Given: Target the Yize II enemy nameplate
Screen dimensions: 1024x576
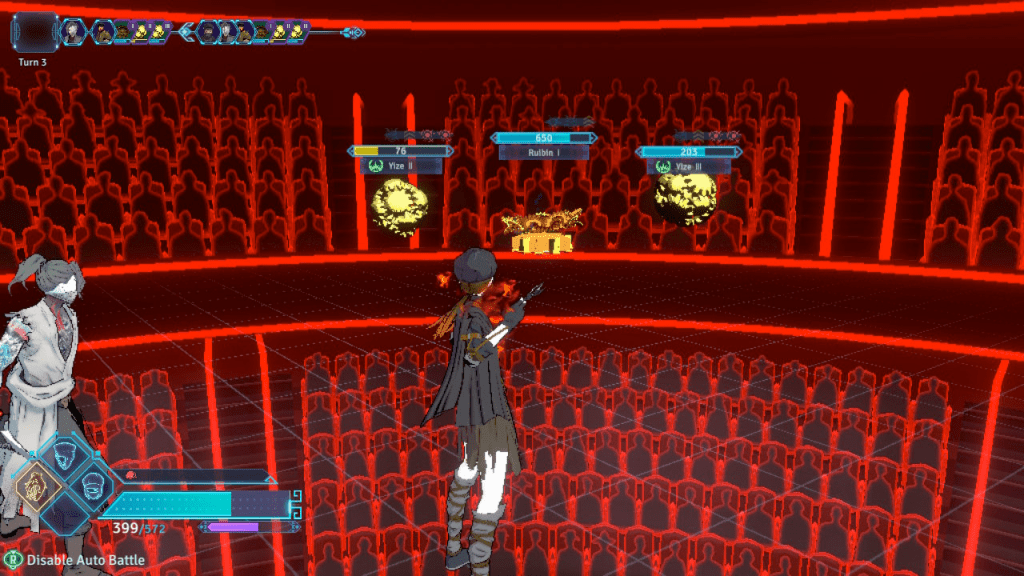Looking at the screenshot, I should (400, 167).
